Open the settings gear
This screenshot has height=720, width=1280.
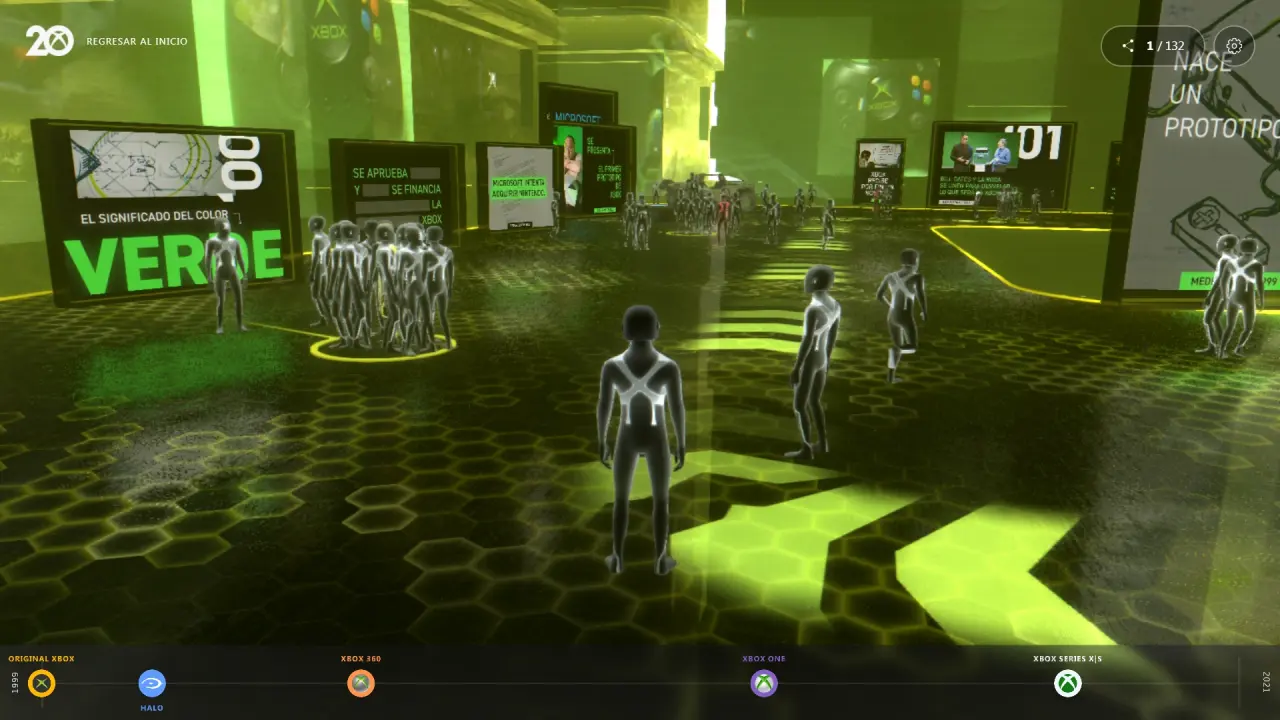1234,46
